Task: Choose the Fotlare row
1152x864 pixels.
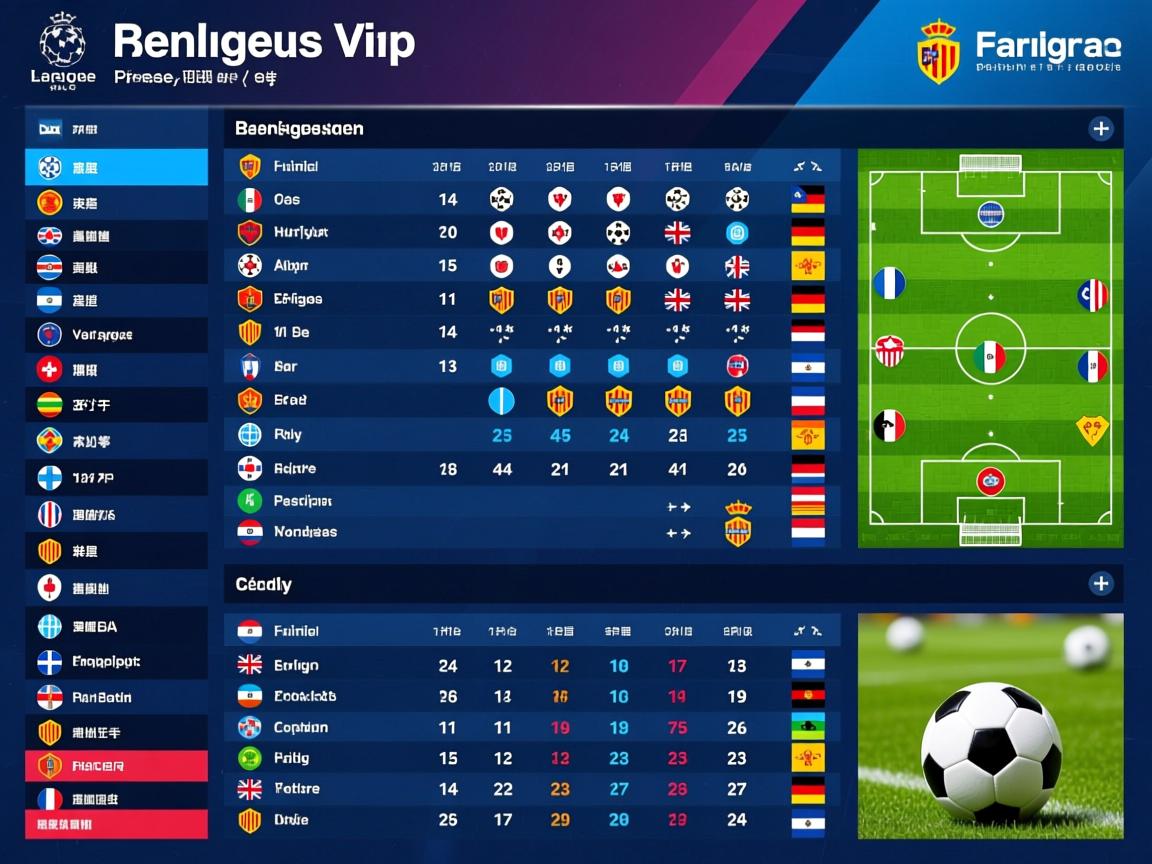Action: (x=296, y=789)
